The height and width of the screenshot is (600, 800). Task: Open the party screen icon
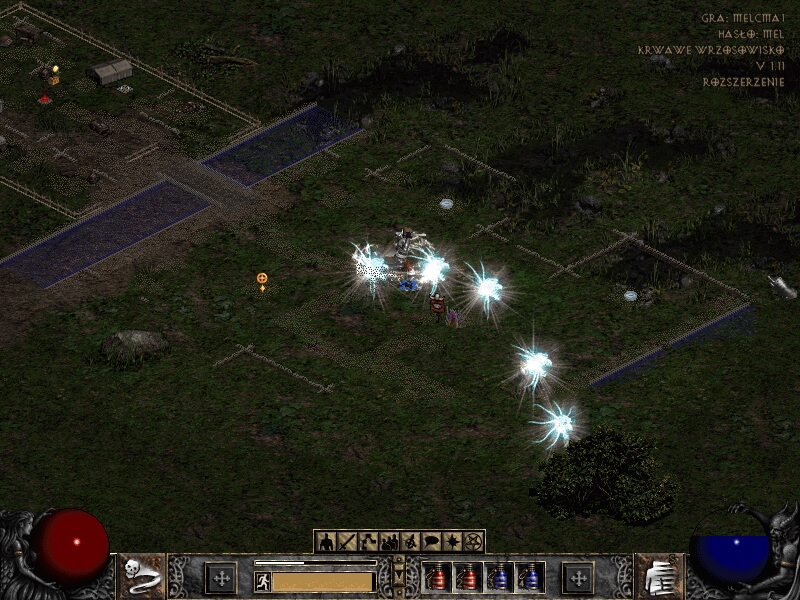(389, 542)
